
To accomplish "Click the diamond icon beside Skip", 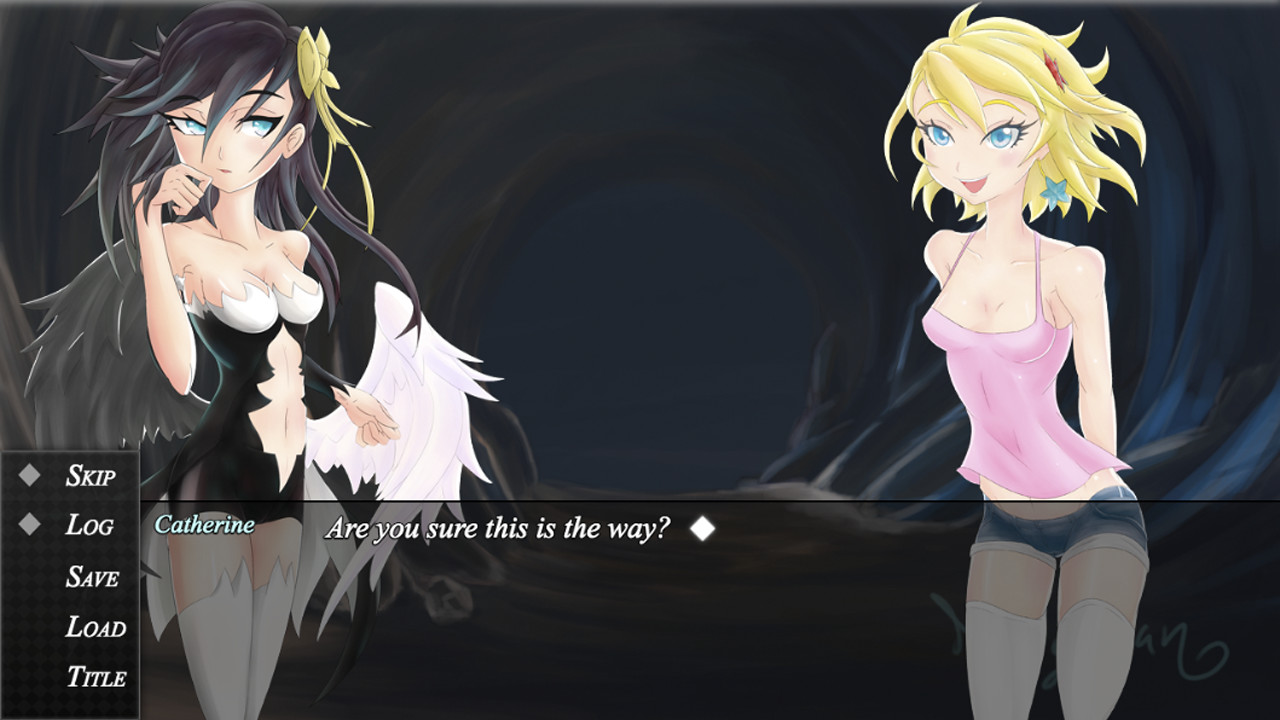I will click(30, 477).
